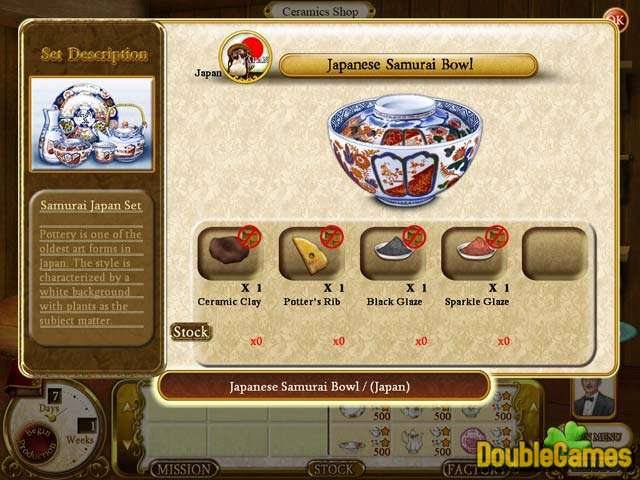The height and width of the screenshot is (480, 640).
Task: Open the Mission tab
Action: coord(186,469)
